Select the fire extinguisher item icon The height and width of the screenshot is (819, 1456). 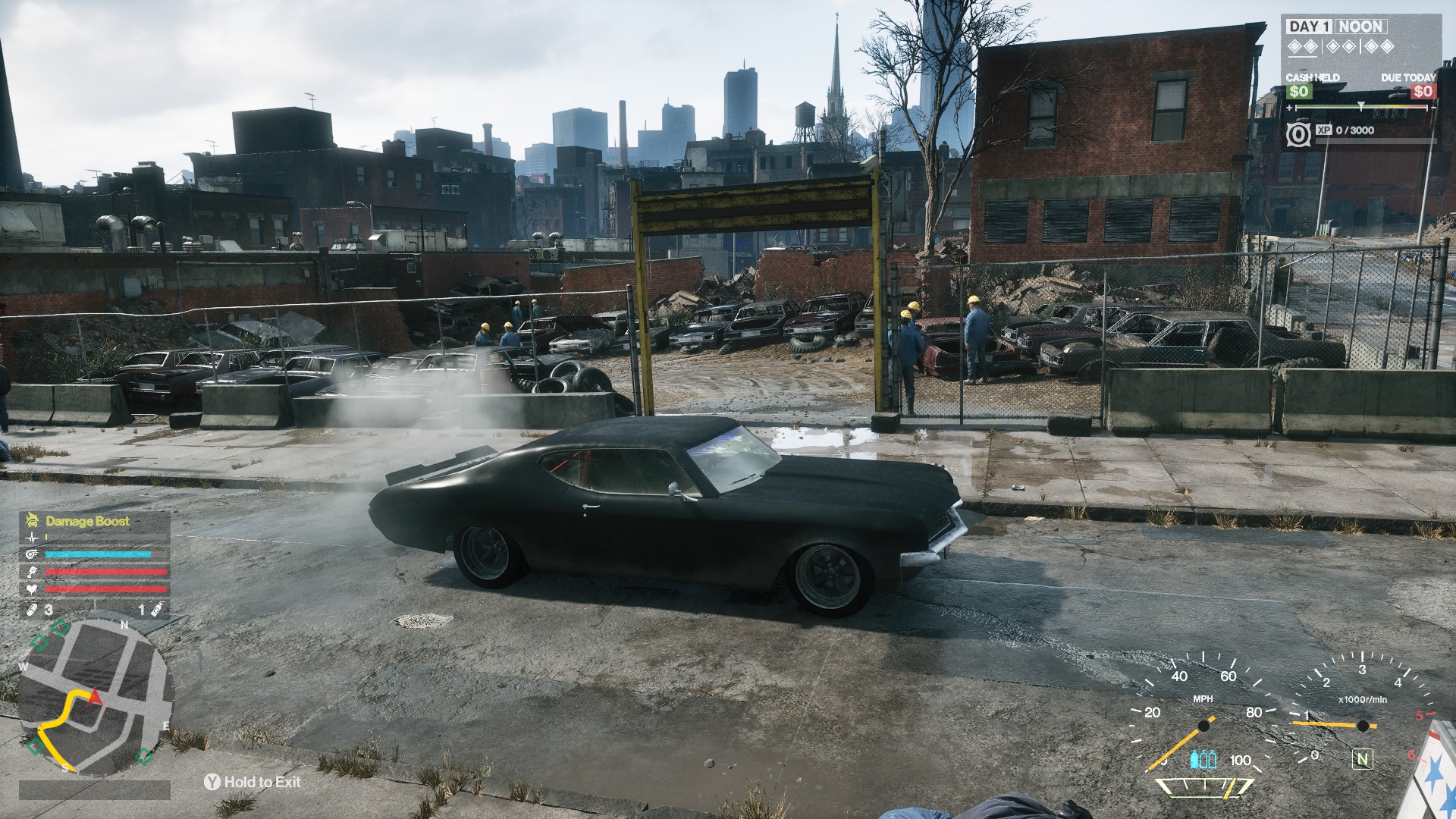(156, 609)
